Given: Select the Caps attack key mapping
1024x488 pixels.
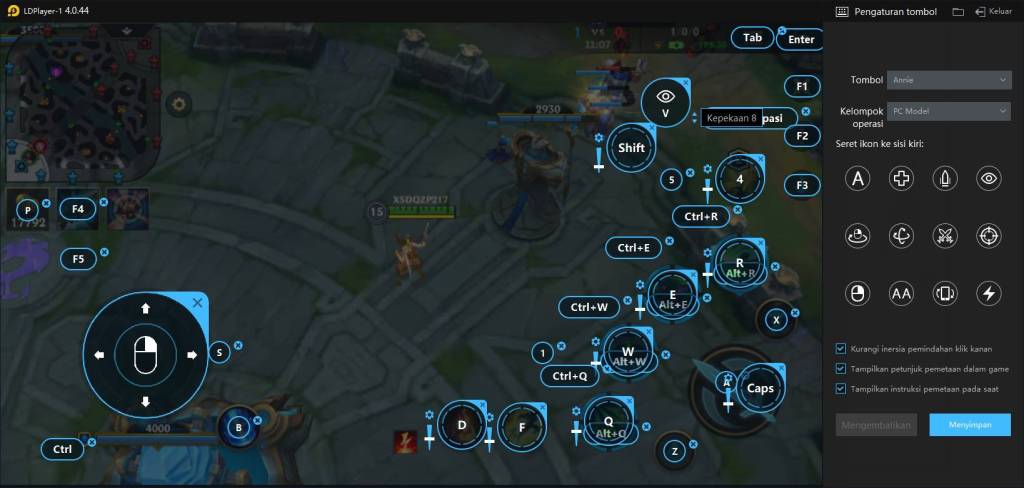Looking at the screenshot, I should point(761,388).
